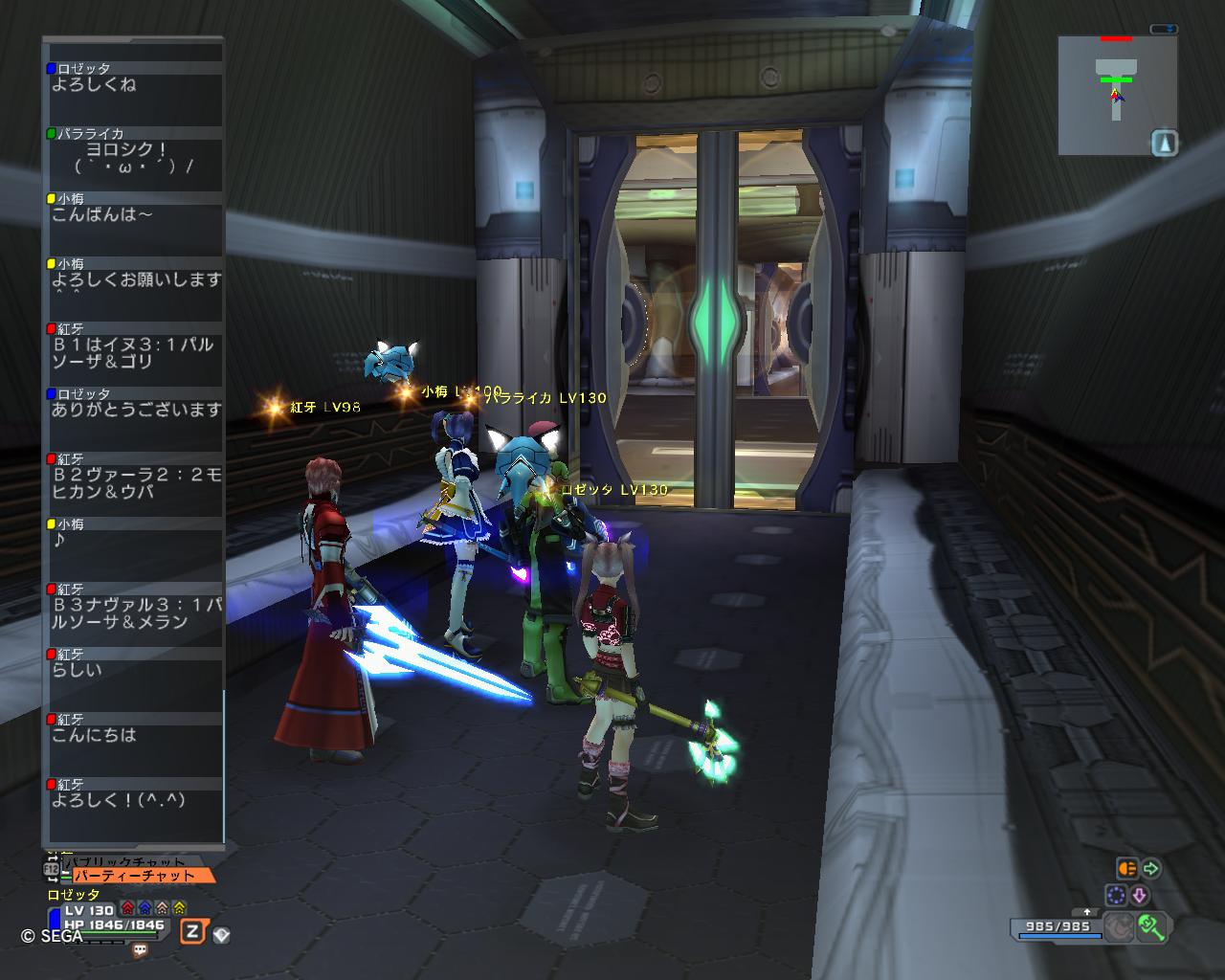Select the green wand weapon slot
Image resolution: width=1225 pixels, height=980 pixels.
[x=1149, y=926]
